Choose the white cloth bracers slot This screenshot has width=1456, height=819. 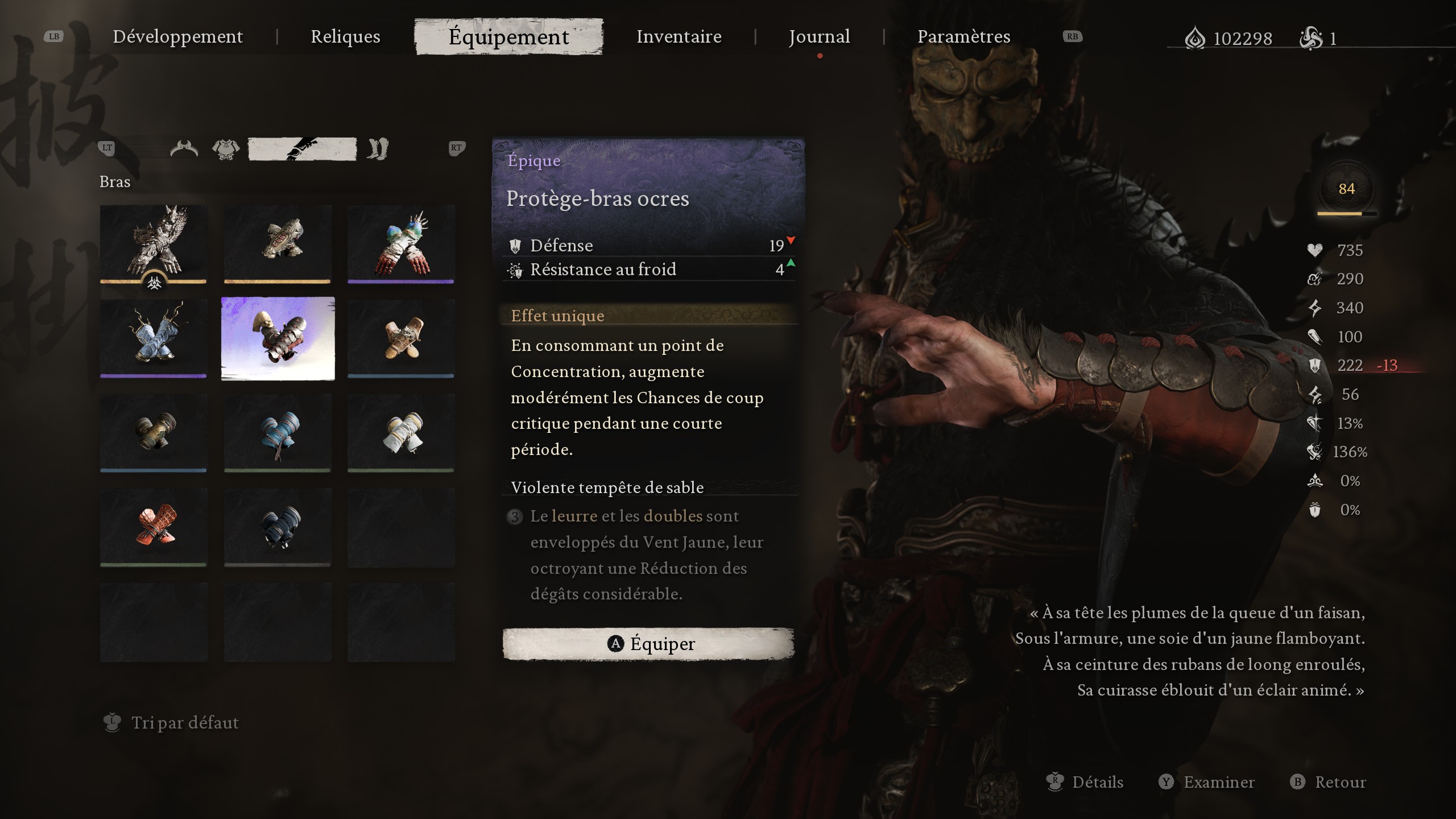[x=401, y=432]
